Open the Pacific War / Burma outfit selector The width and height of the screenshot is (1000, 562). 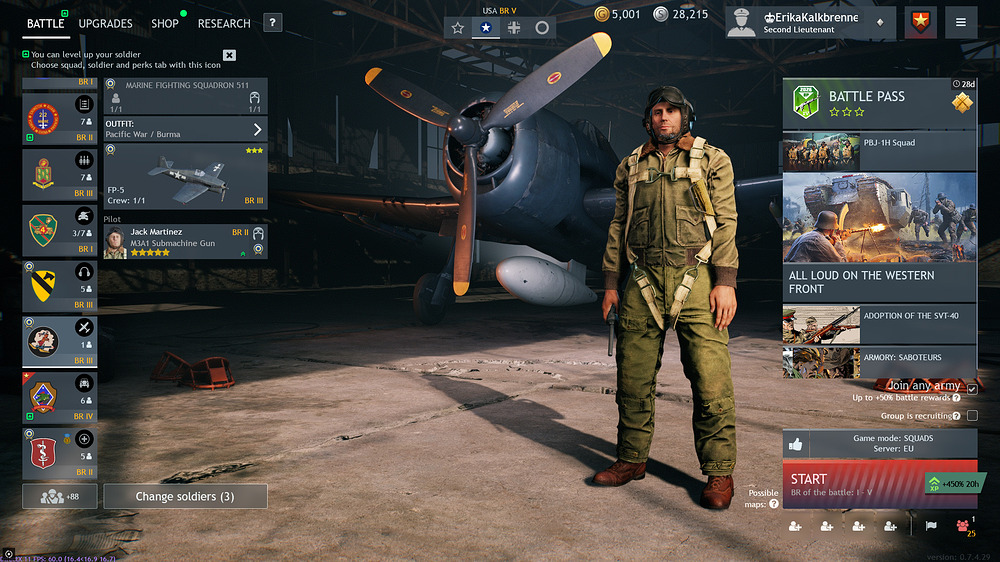pos(185,129)
